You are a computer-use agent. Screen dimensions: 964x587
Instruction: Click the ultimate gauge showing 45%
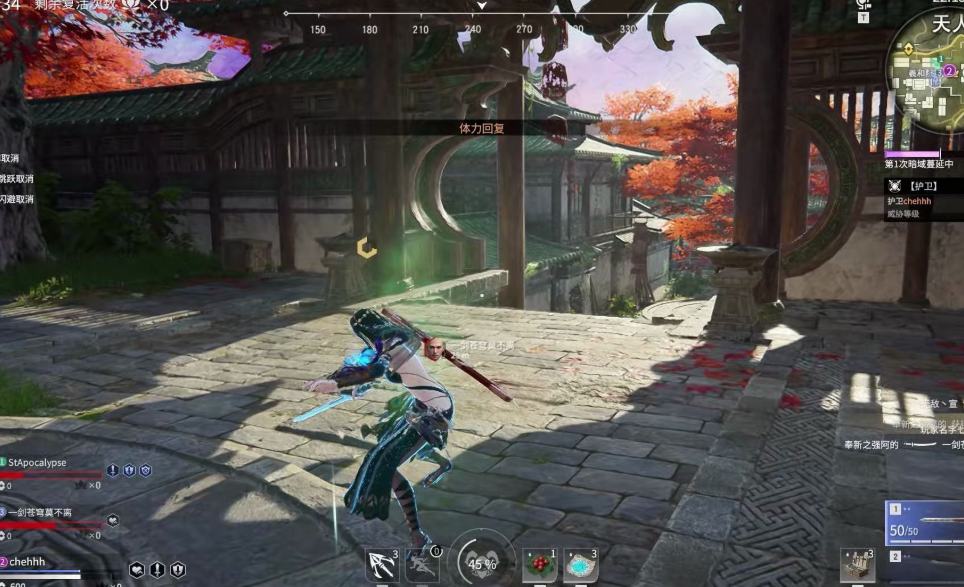coord(482,563)
